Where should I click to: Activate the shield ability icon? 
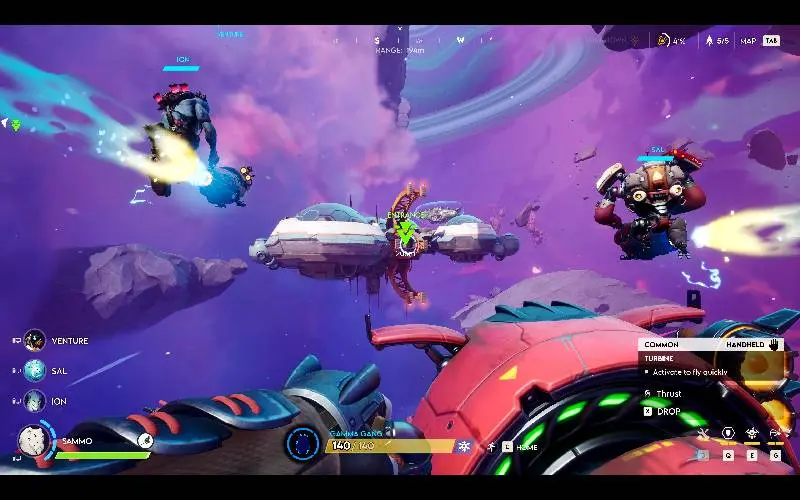(x=728, y=434)
